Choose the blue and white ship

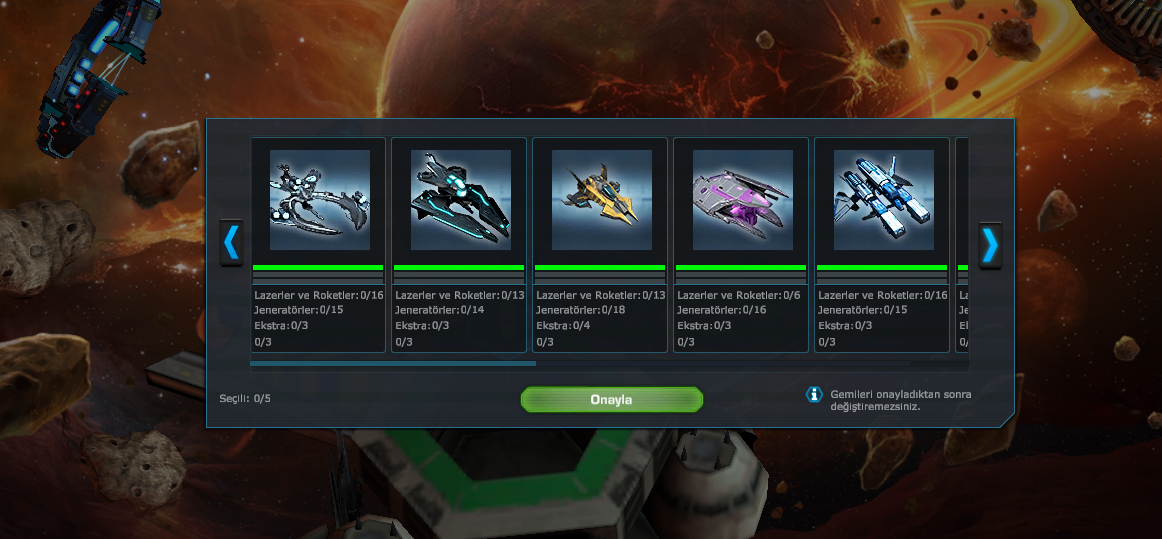click(x=883, y=200)
